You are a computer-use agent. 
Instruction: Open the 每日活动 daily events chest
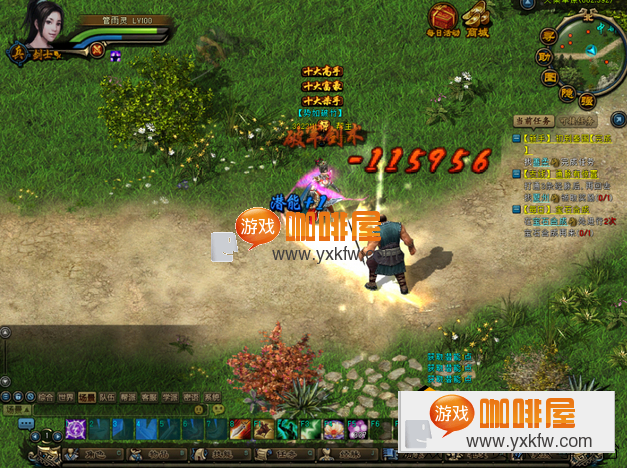point(442,17)
